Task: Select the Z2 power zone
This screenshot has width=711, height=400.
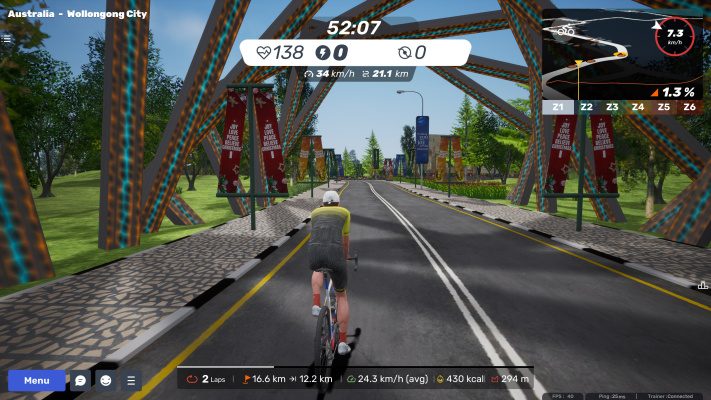Action: pos(585,106)
